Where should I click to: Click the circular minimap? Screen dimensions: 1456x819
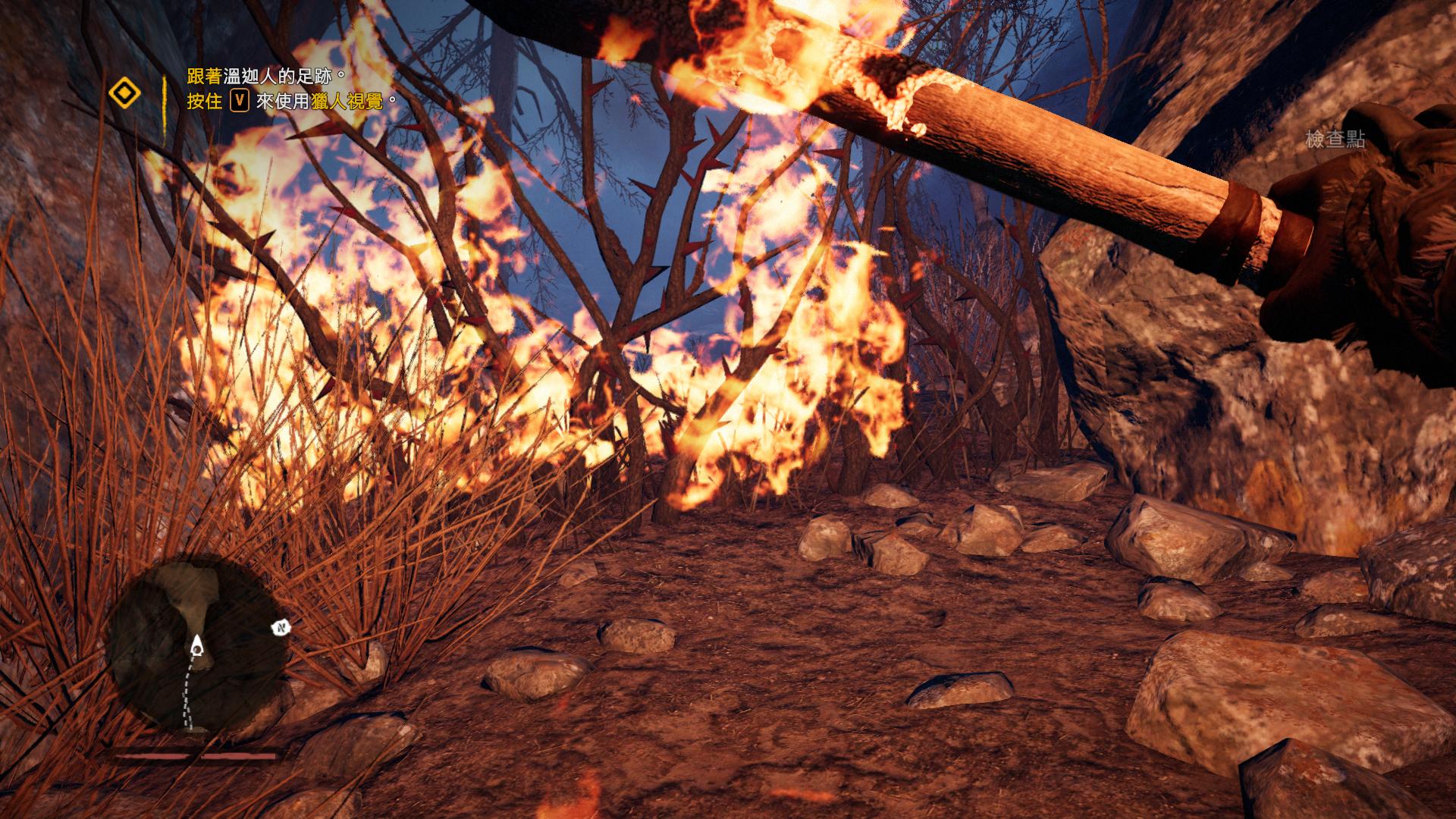(196, 646)
